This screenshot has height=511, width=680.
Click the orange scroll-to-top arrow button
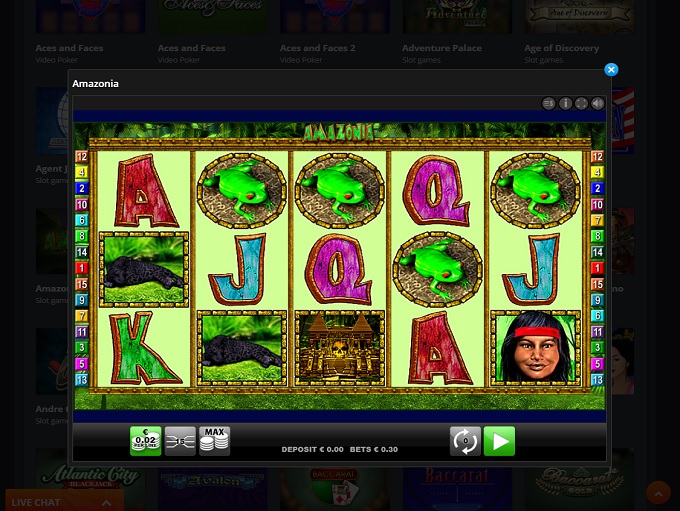pyautogui.click(x=658, y=493)
